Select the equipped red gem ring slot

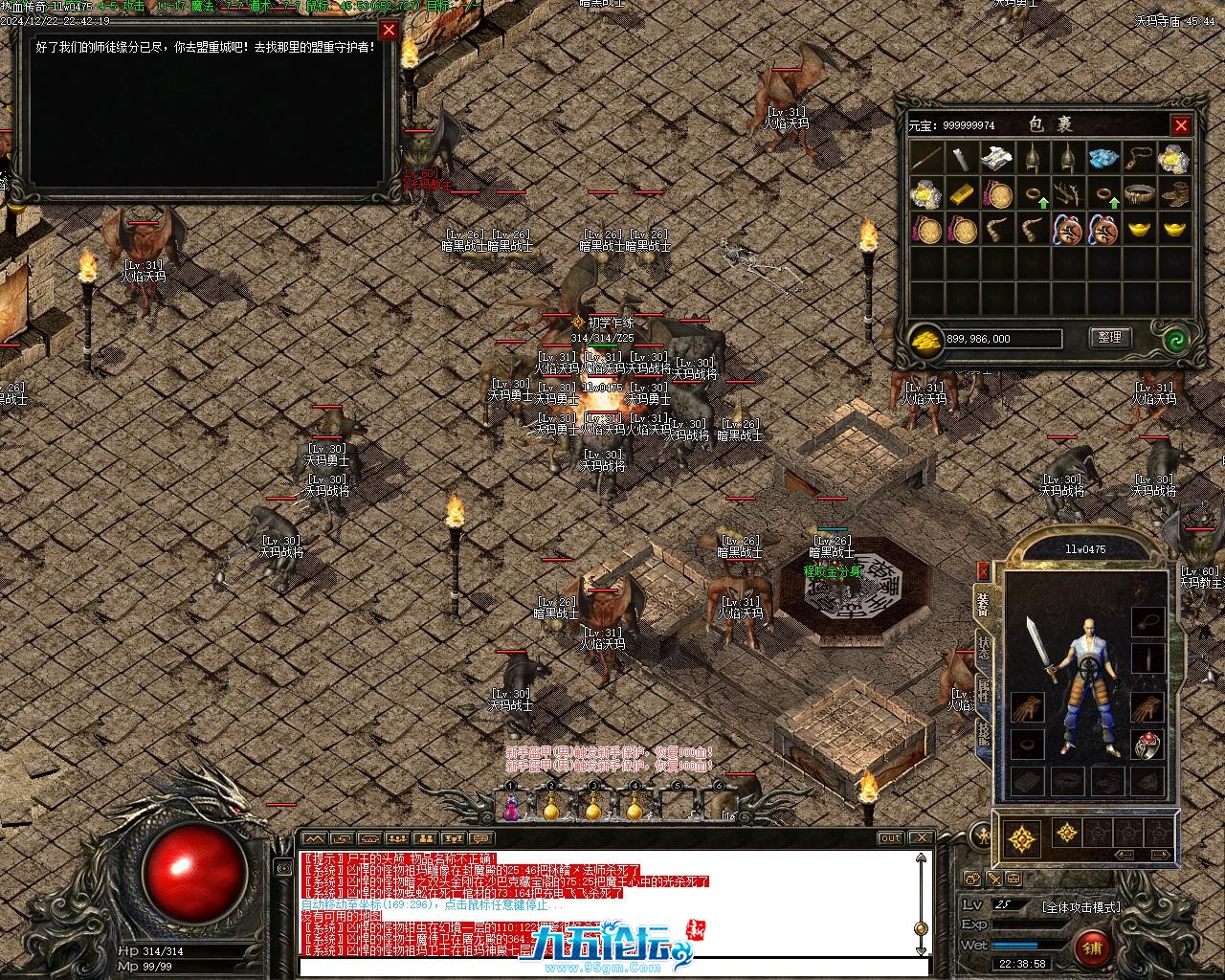point(1147,745)
